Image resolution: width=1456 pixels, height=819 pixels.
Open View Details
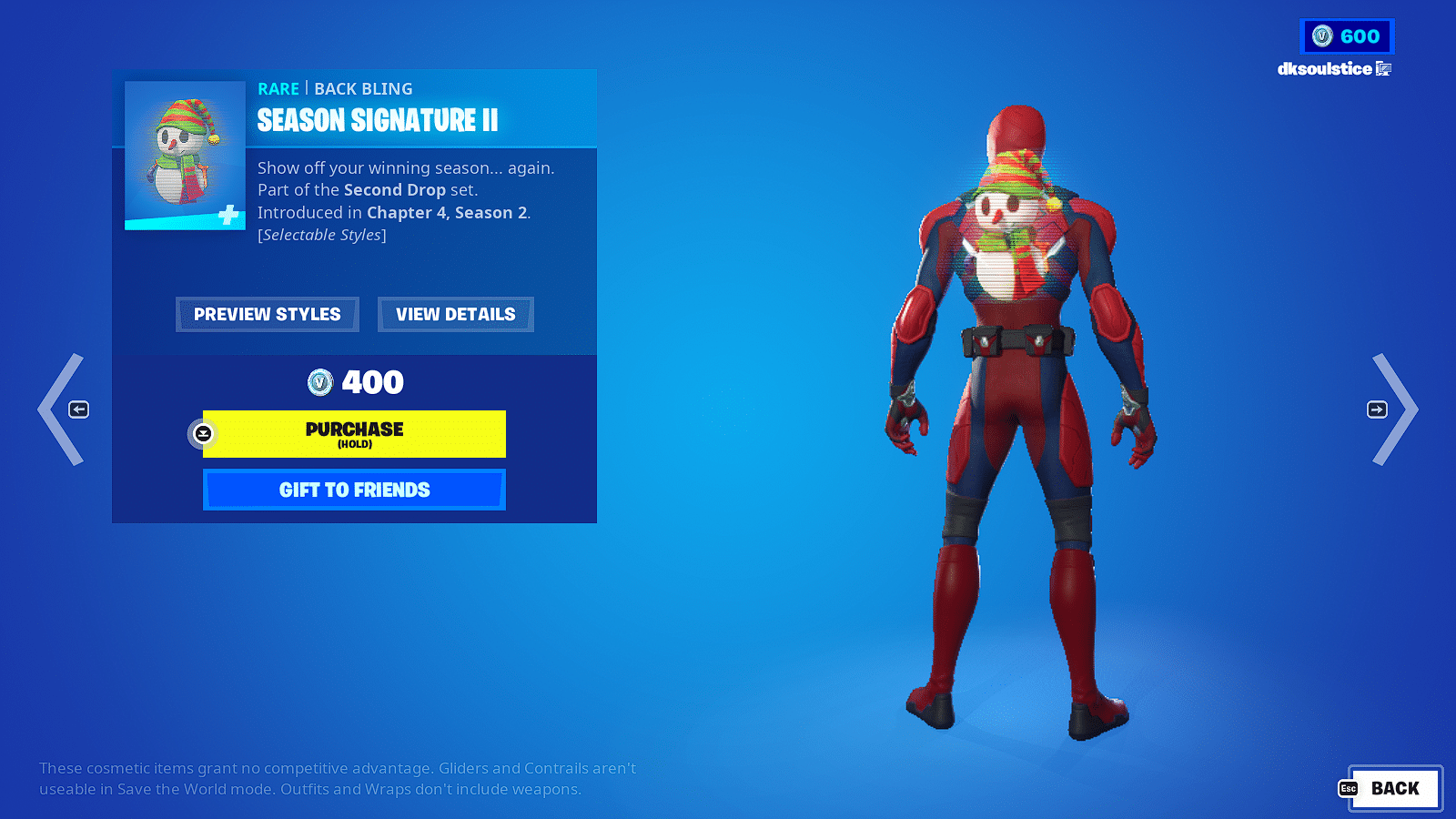click(x=455, y=314)
